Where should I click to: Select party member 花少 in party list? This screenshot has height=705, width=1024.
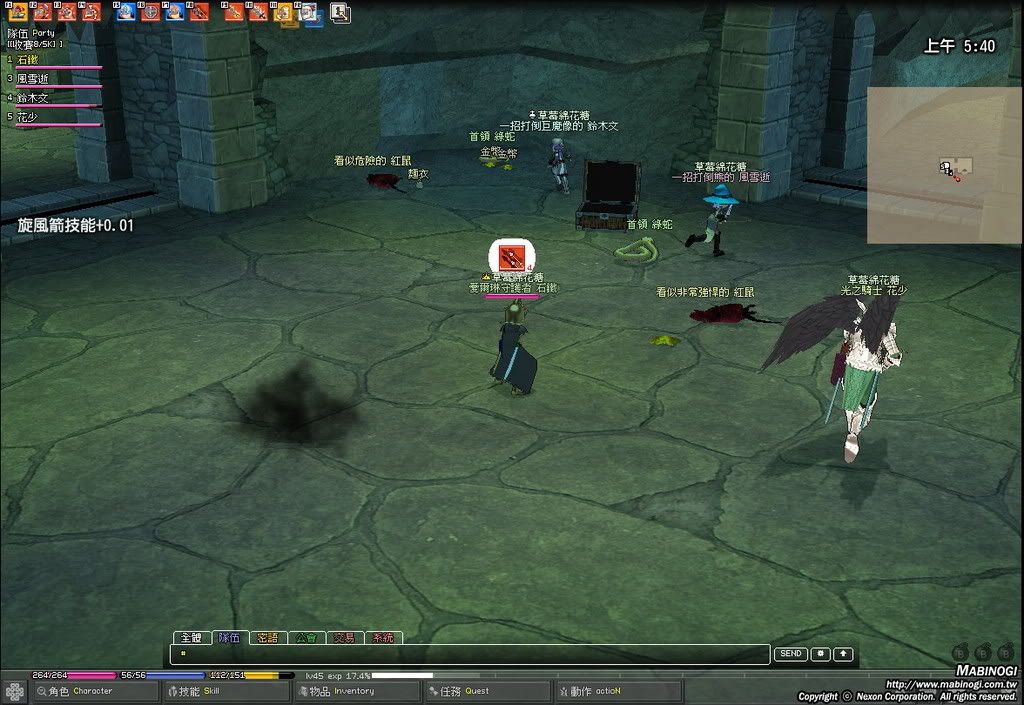[x=30, y=117]
